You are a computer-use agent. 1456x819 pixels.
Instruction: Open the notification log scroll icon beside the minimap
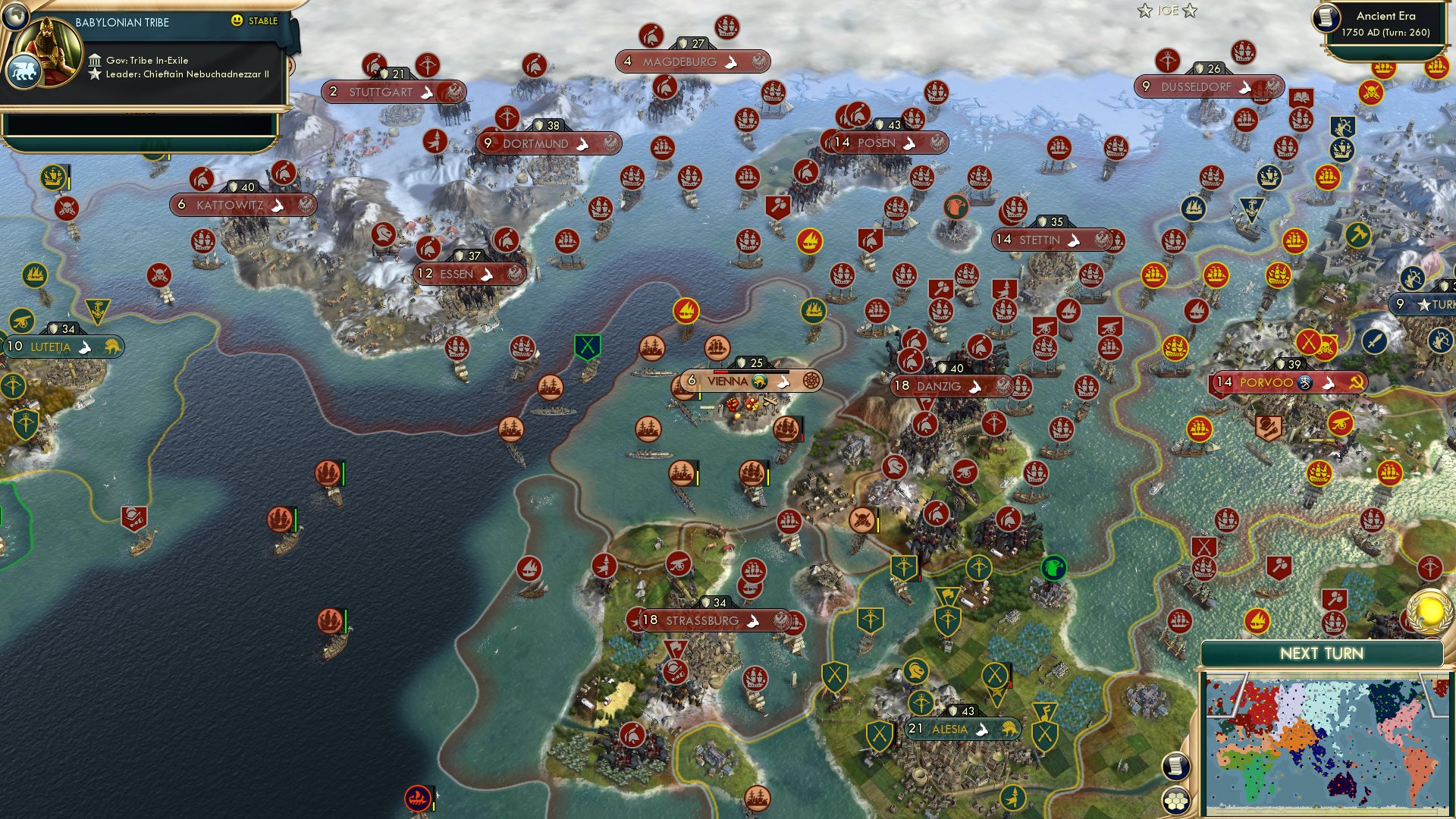1175,767
